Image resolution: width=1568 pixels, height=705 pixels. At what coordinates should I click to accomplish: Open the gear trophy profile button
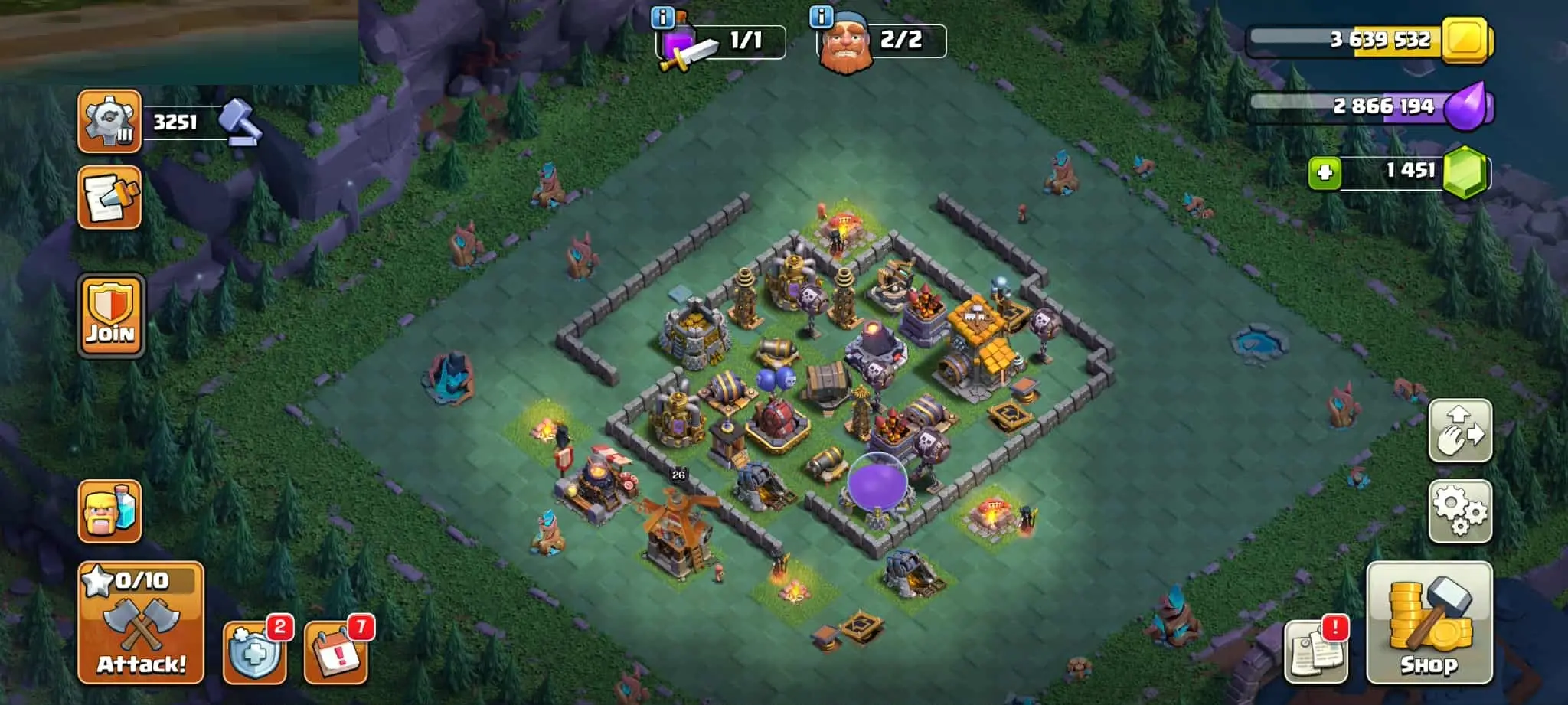(109, 121)
